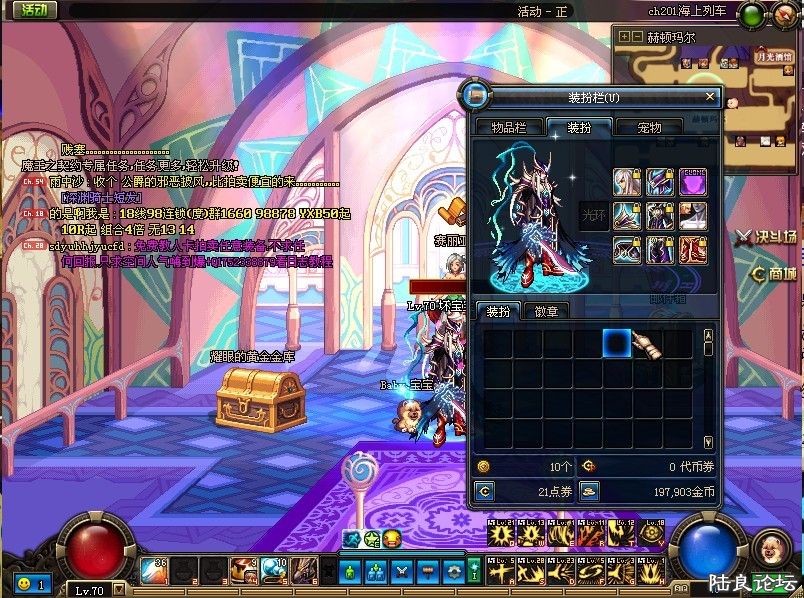Click the smiley face fatigue icon

pyautogui.click(x=22, y=582)
